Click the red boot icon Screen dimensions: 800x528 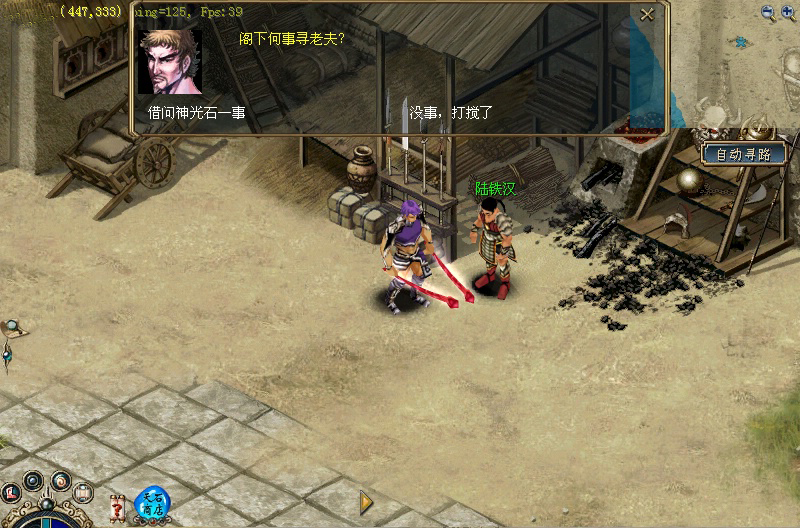(11, 492)
